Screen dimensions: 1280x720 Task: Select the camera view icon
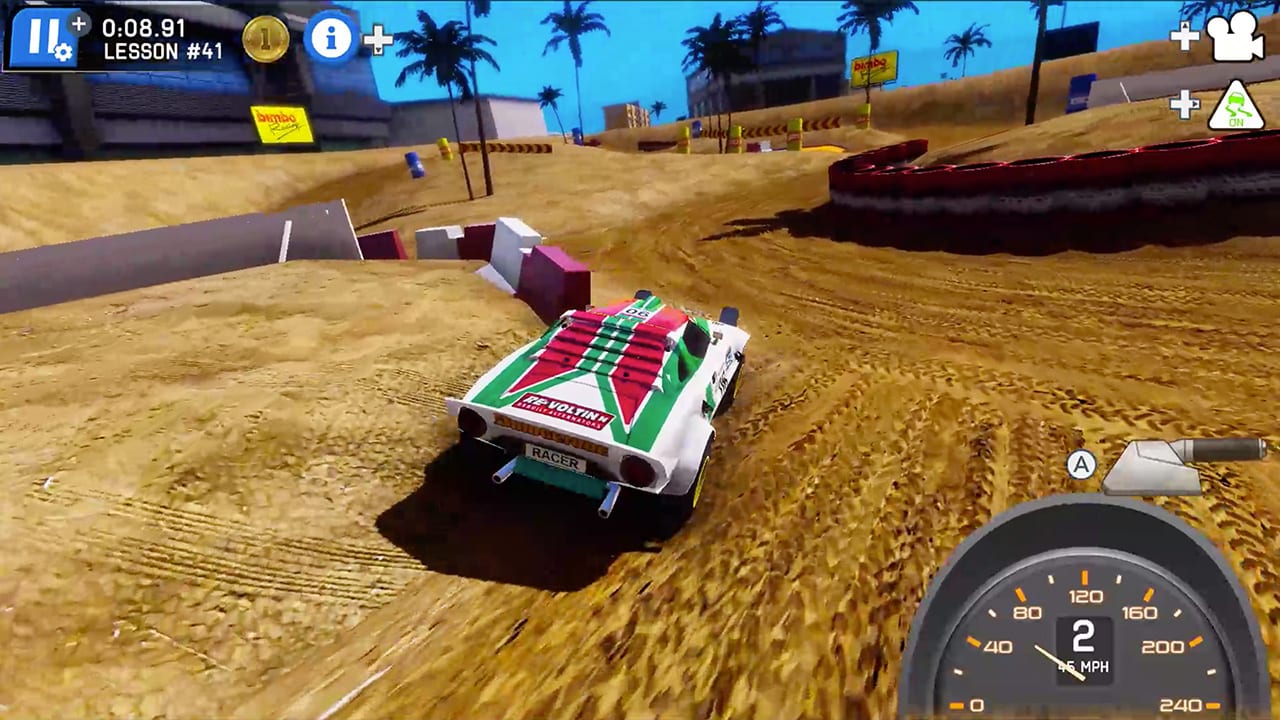[1234, 38]
